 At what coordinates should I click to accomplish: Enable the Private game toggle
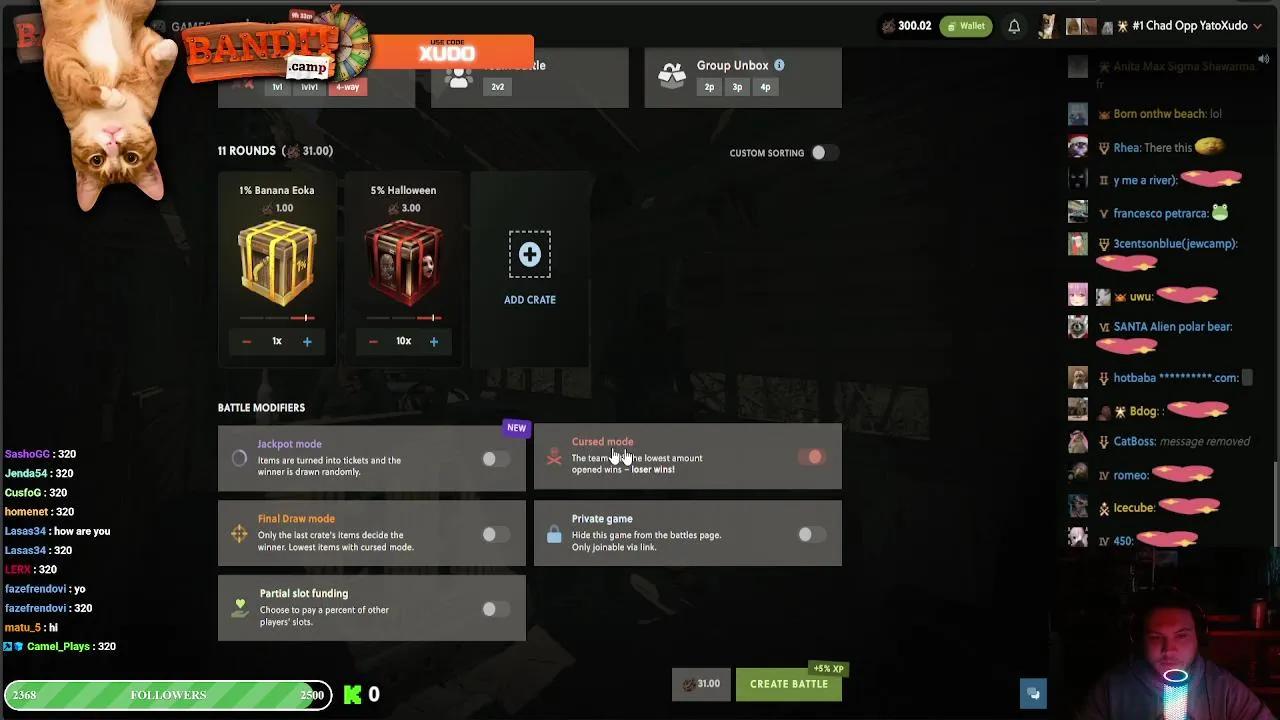pyautogui.click(x=812, y=534)
